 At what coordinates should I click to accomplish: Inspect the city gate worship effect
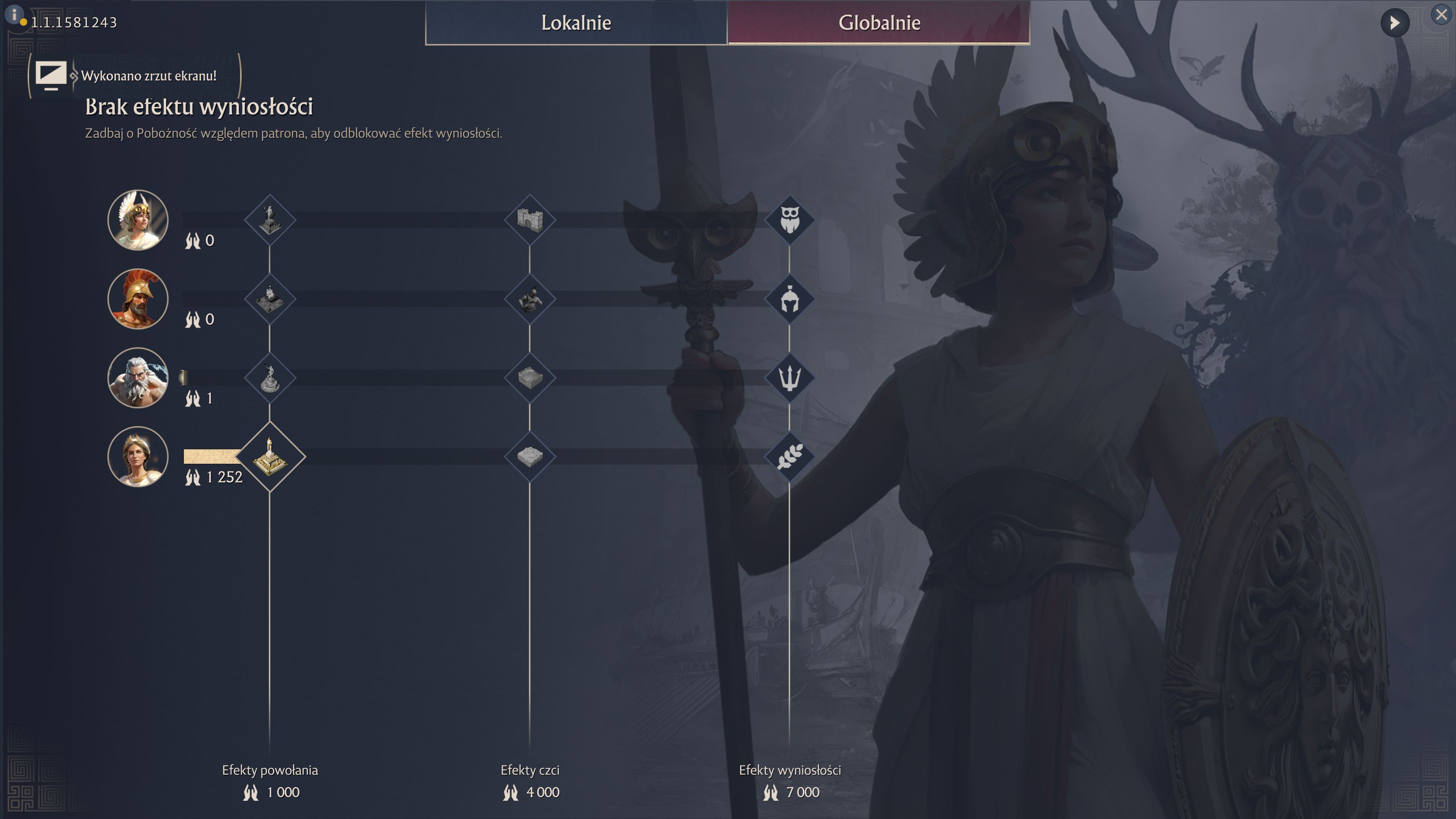point(530,220)
